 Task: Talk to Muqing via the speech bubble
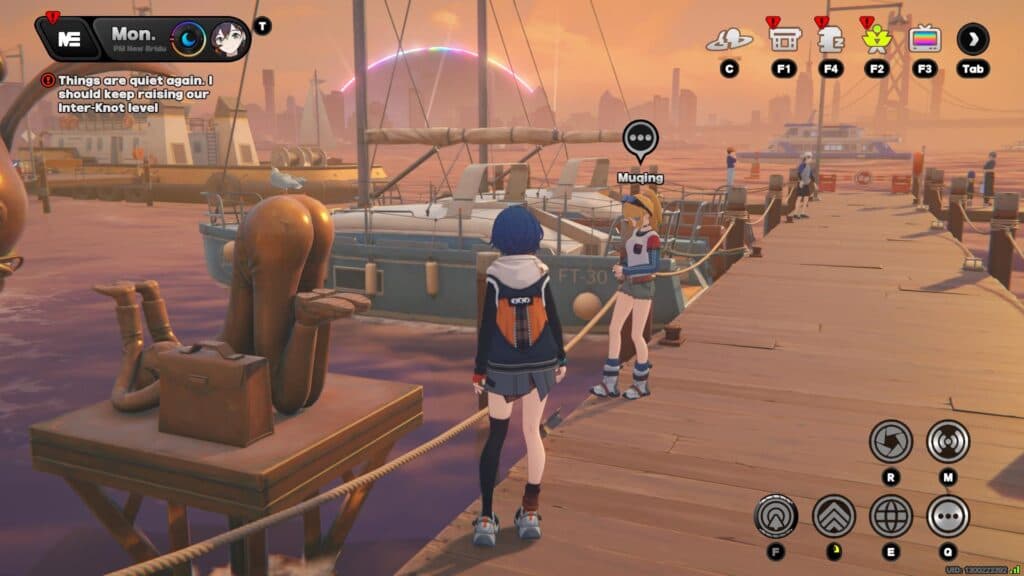640,141
